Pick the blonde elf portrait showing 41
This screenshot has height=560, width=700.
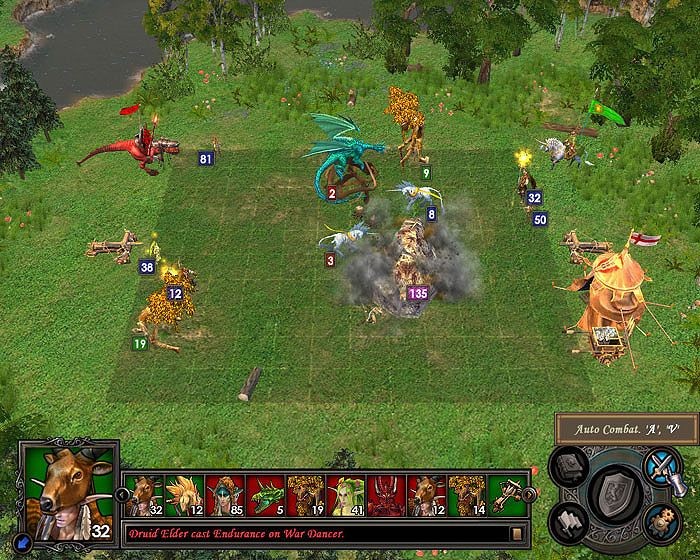[343, 494]
